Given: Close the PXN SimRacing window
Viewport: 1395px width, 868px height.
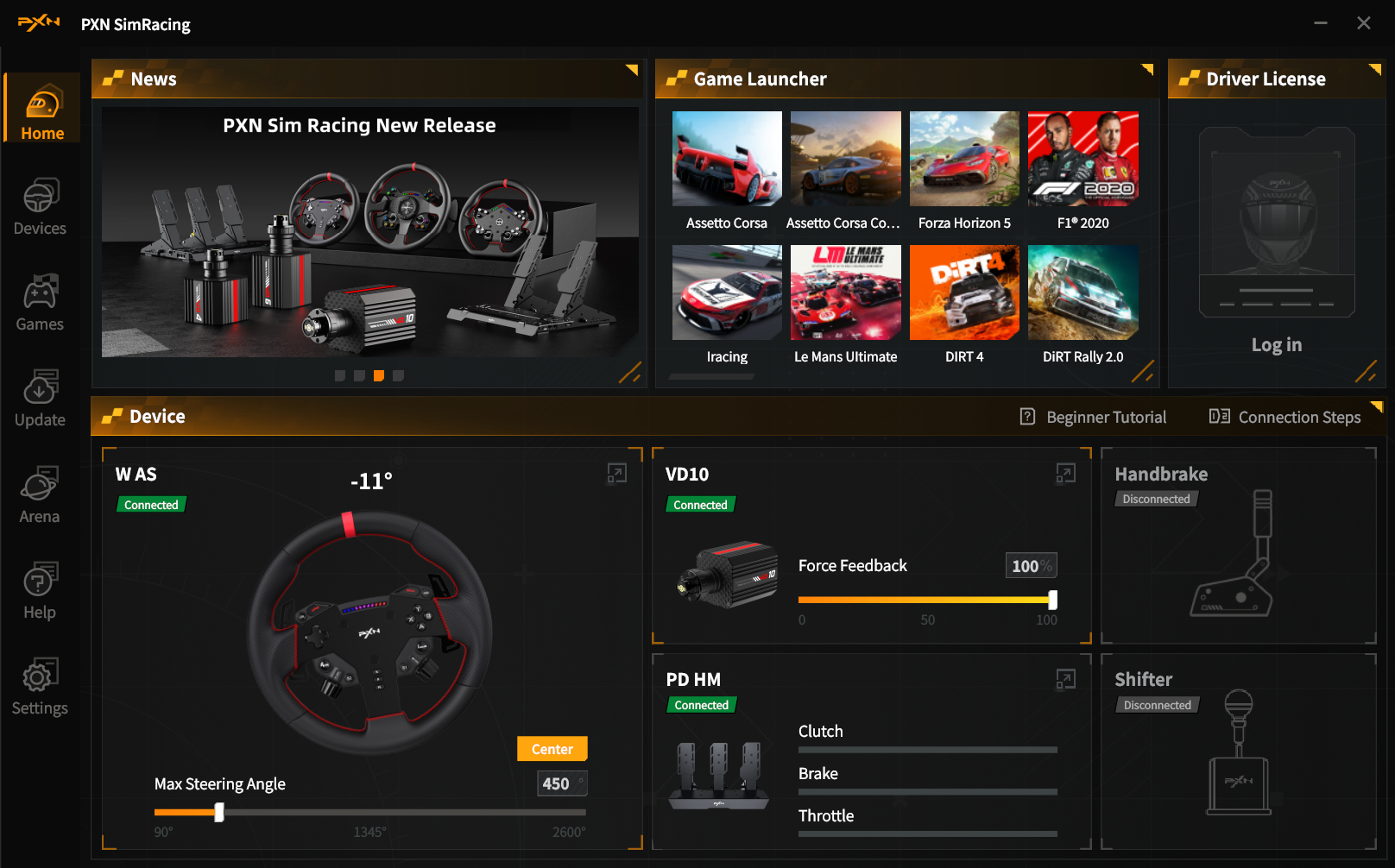Looking at the screenshot, I should coord(1364,23).
